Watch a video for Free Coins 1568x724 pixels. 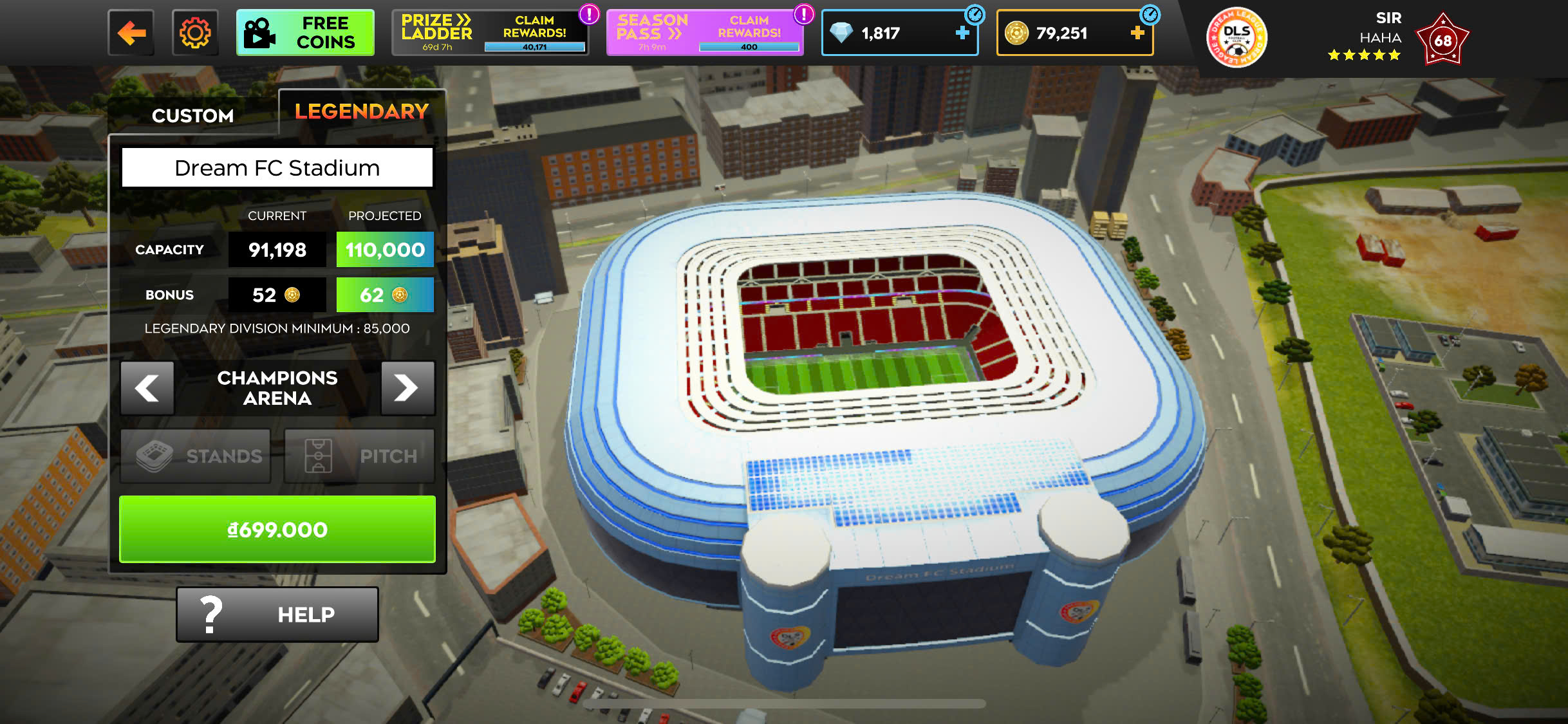[x=305, y=33]
